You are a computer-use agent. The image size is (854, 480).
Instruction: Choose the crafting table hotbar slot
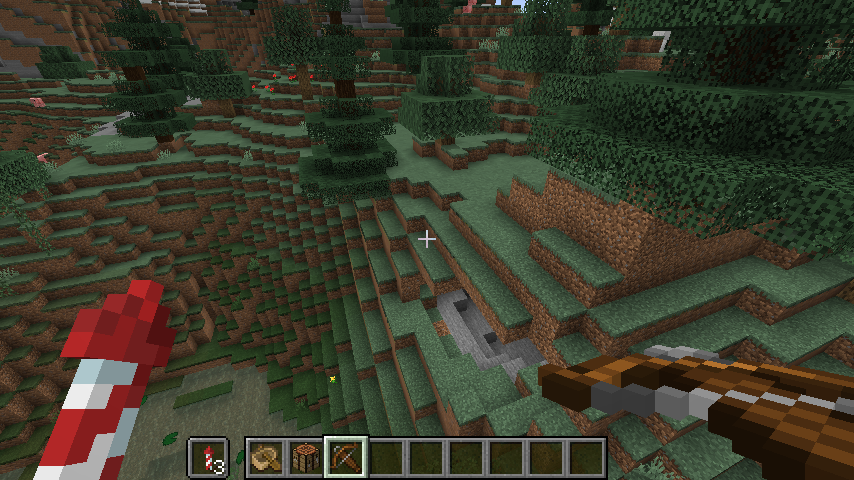(307, 458)
